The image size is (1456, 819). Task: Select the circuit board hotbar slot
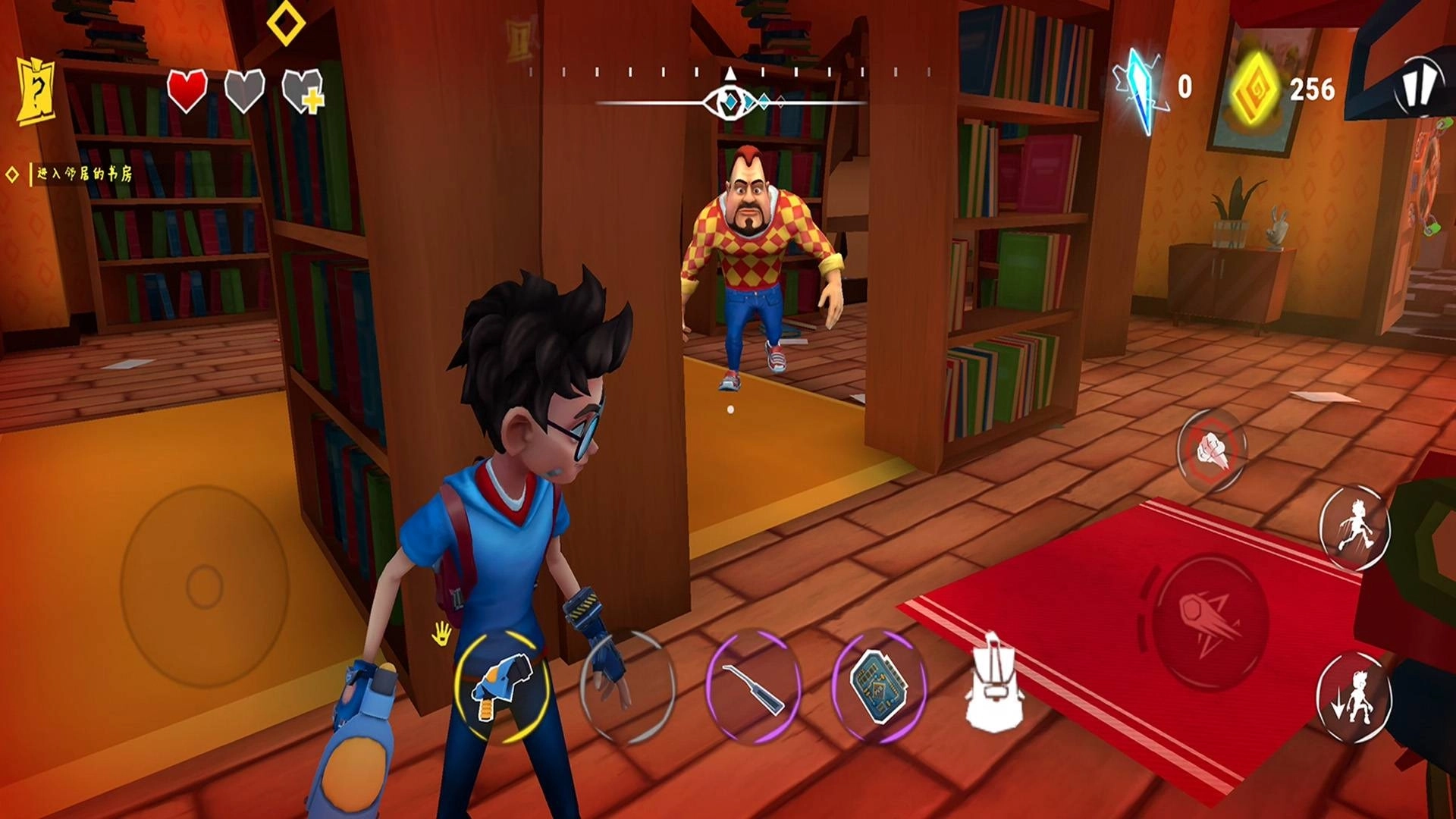pos(878,687)
